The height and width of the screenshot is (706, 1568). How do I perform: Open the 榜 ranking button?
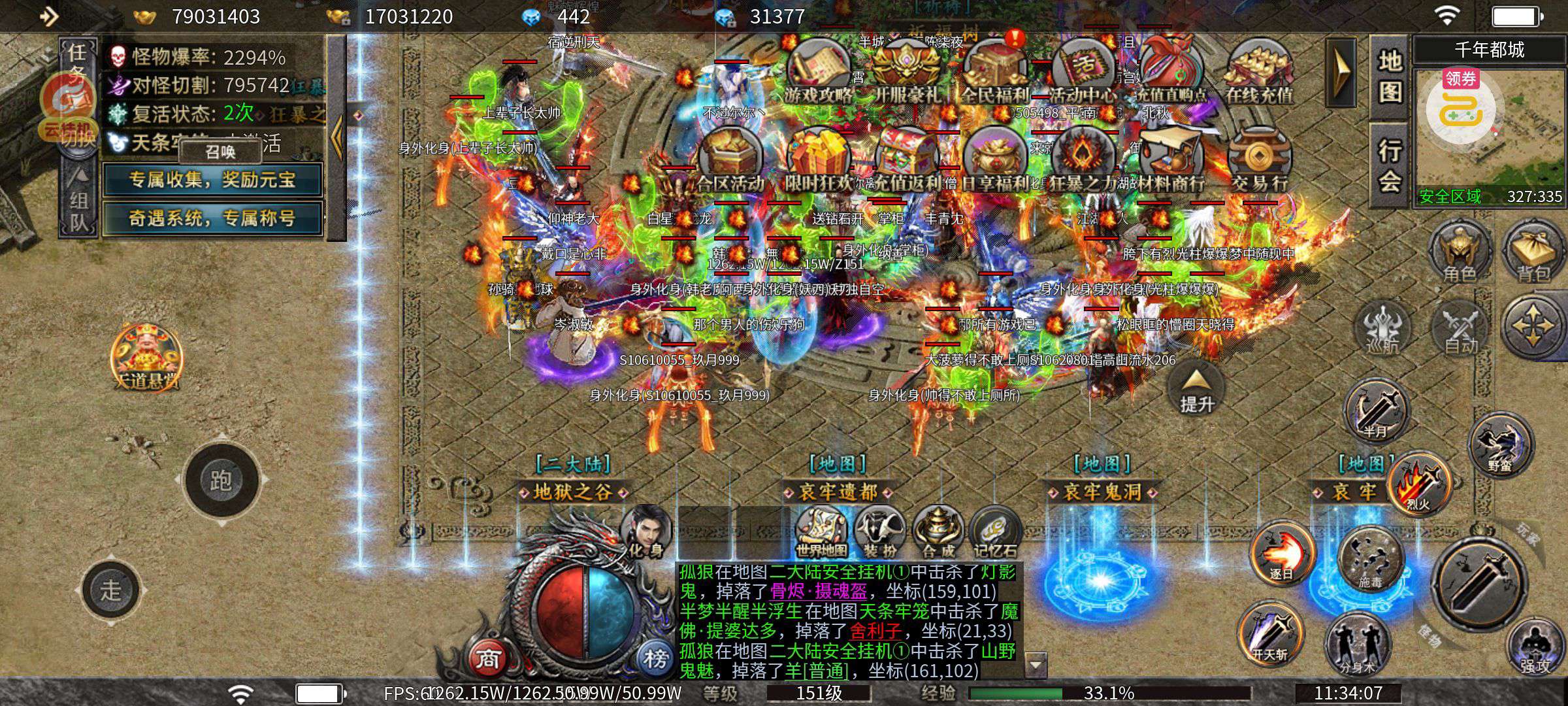click(655, 658)
